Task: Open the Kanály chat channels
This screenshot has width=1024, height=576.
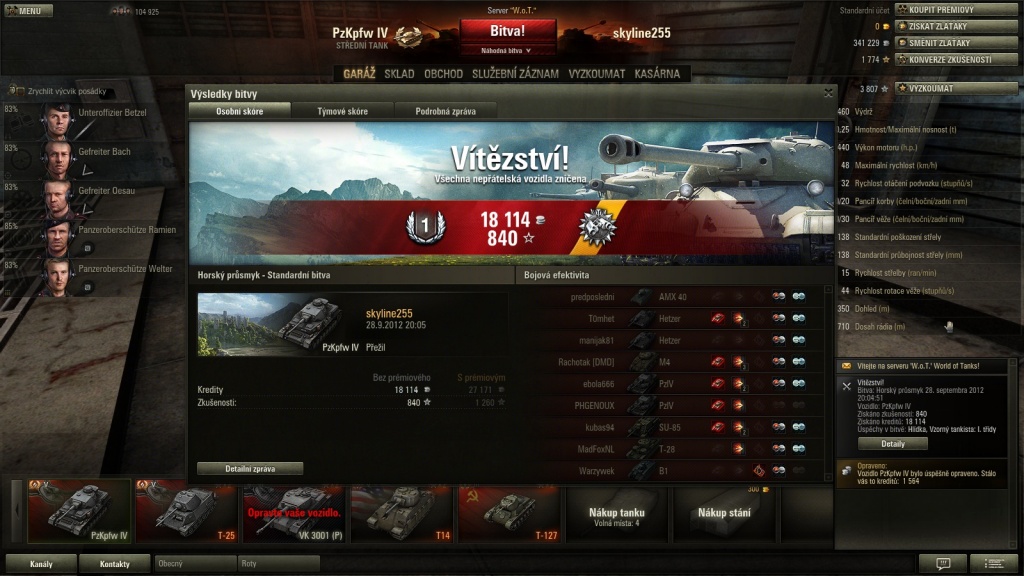Action: 41,563
